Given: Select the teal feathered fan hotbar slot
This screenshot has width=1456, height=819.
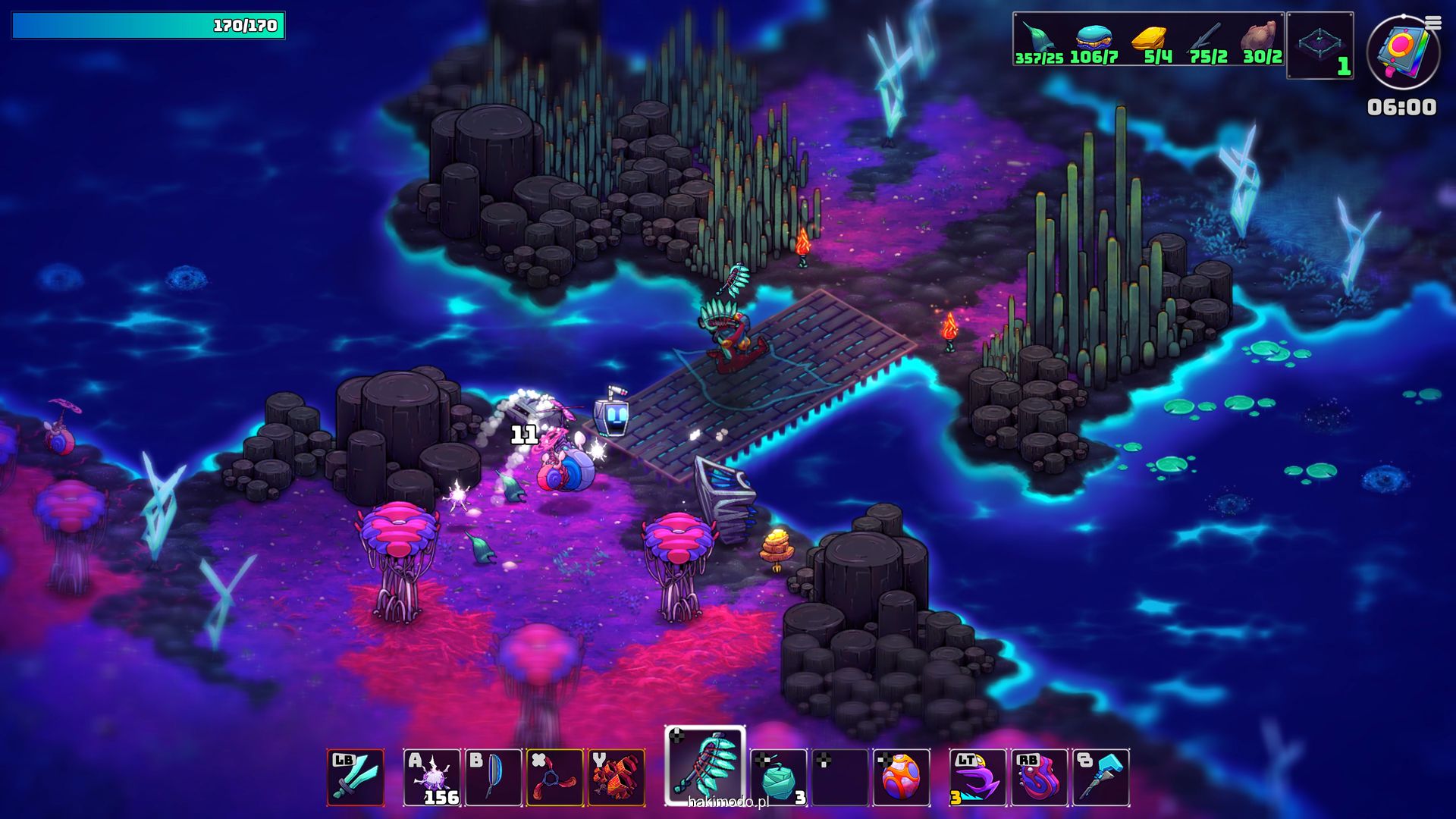Looking at the screenshot, I should (x=705, y=766).
